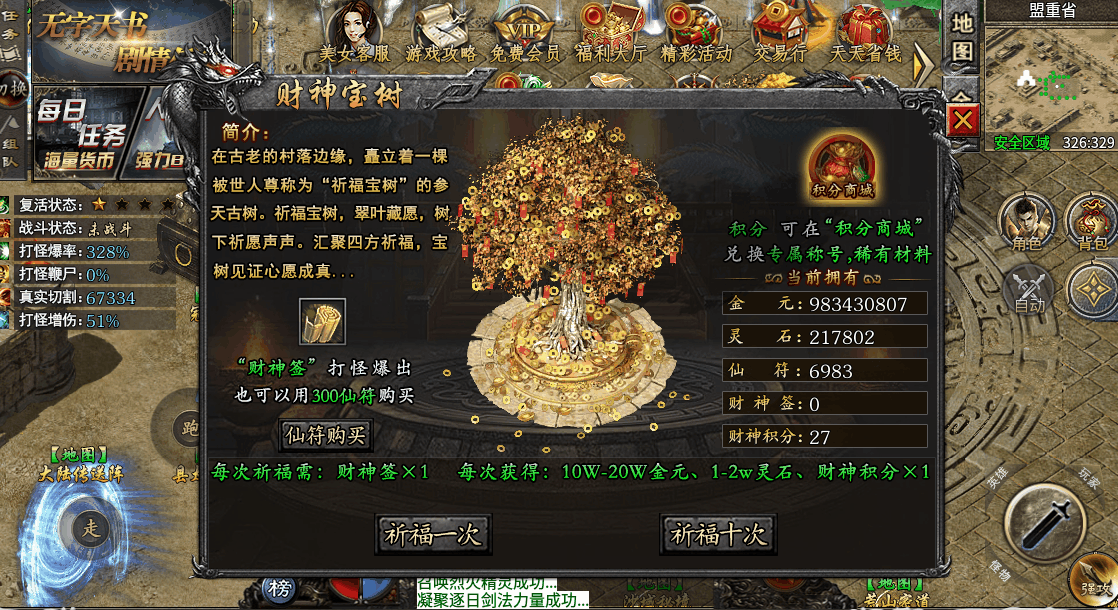Viewport: 1118px width, 610px height.
Task: Toggle 自动 auto-combat
Action: (x=1029, y=291)
